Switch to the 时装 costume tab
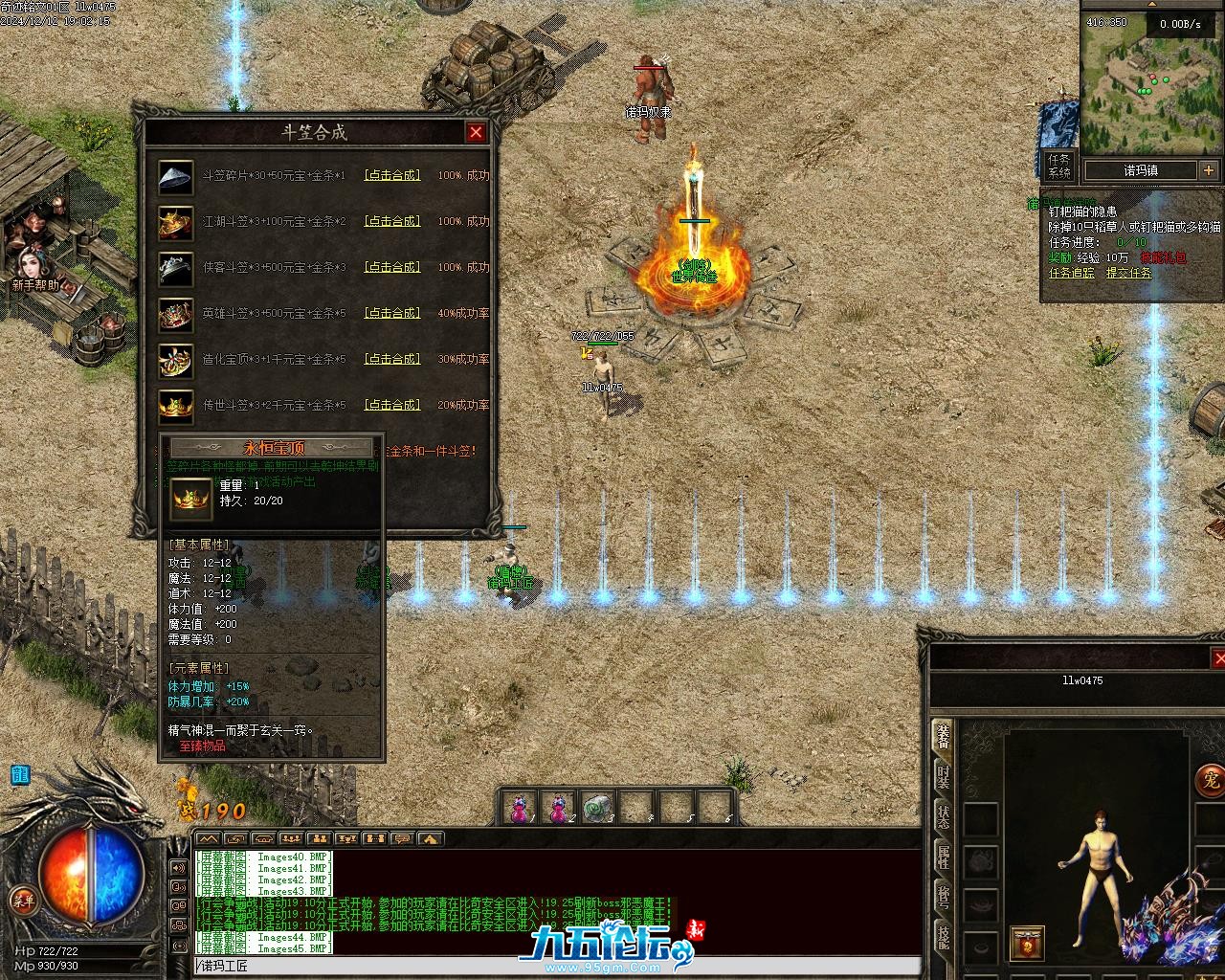This screenshot has height=980, width=1225. tap(944, 775)
